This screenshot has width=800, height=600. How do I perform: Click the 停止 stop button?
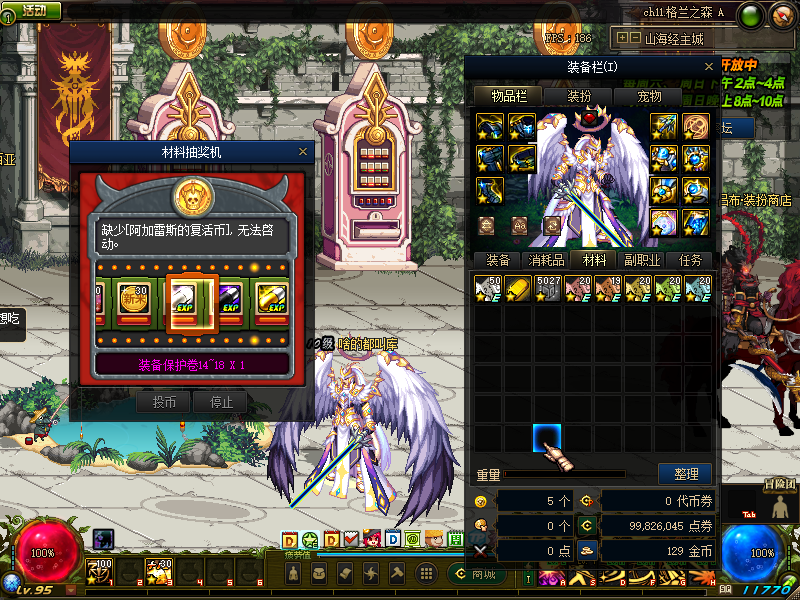click(220, 402)
